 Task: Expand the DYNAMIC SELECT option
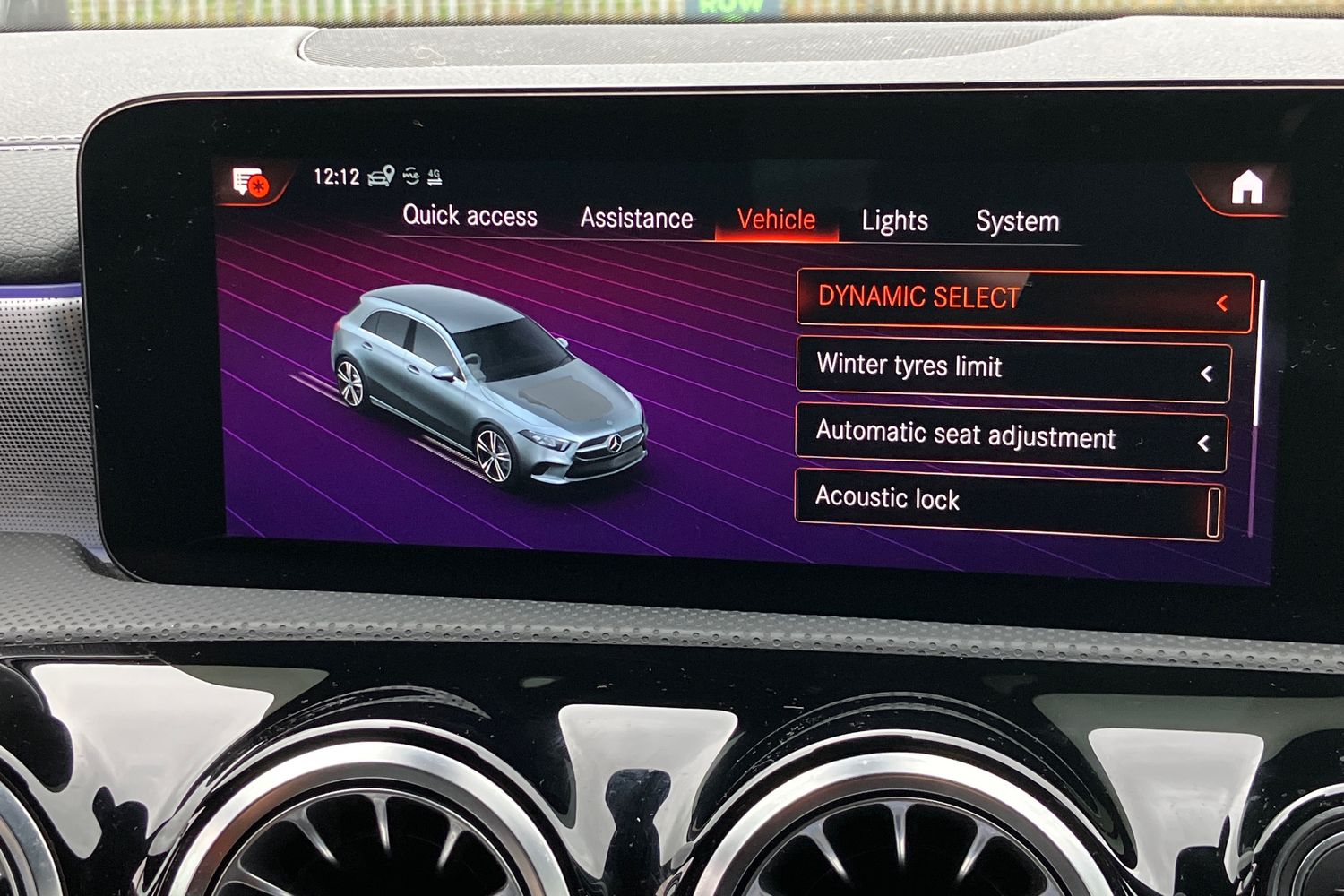[x=1224, y=304]
